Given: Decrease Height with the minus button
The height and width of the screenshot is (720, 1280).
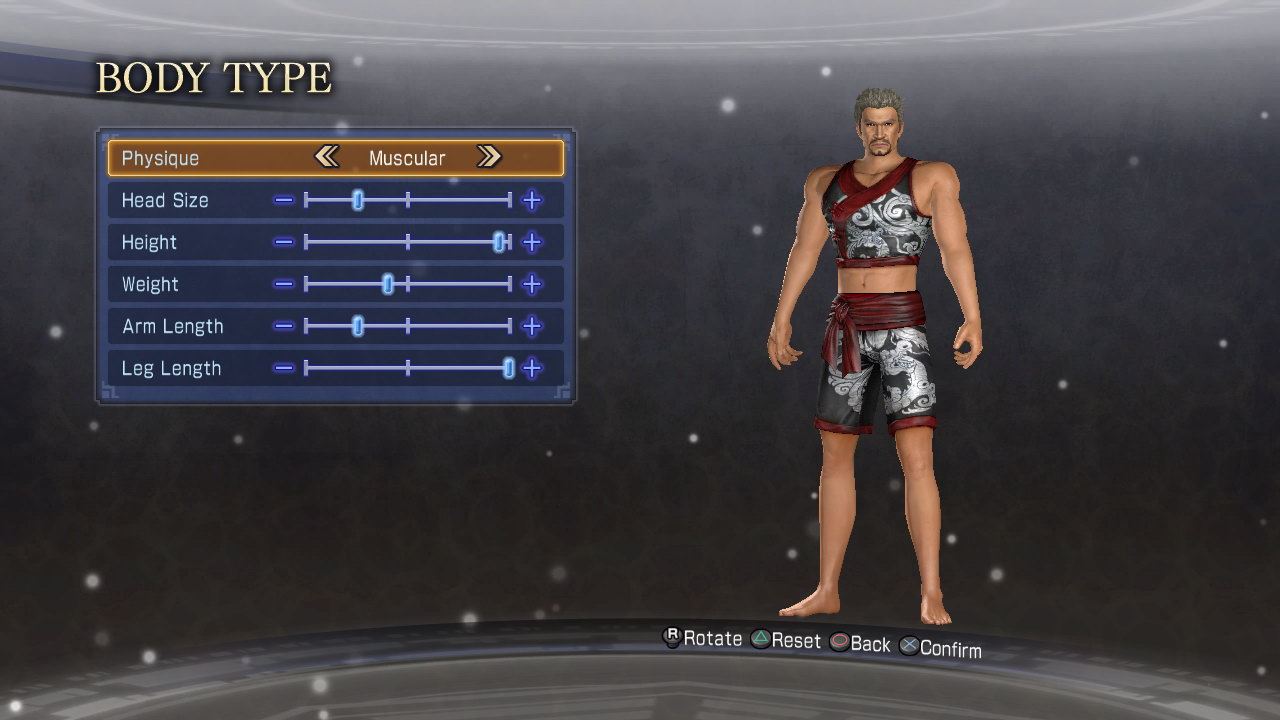Looking at the screenshot, I should 284,242.
